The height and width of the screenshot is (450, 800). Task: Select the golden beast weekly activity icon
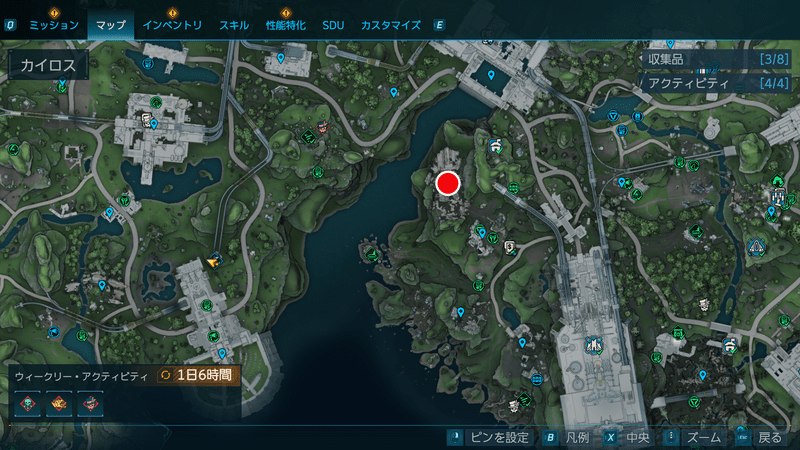coord(60,403)
